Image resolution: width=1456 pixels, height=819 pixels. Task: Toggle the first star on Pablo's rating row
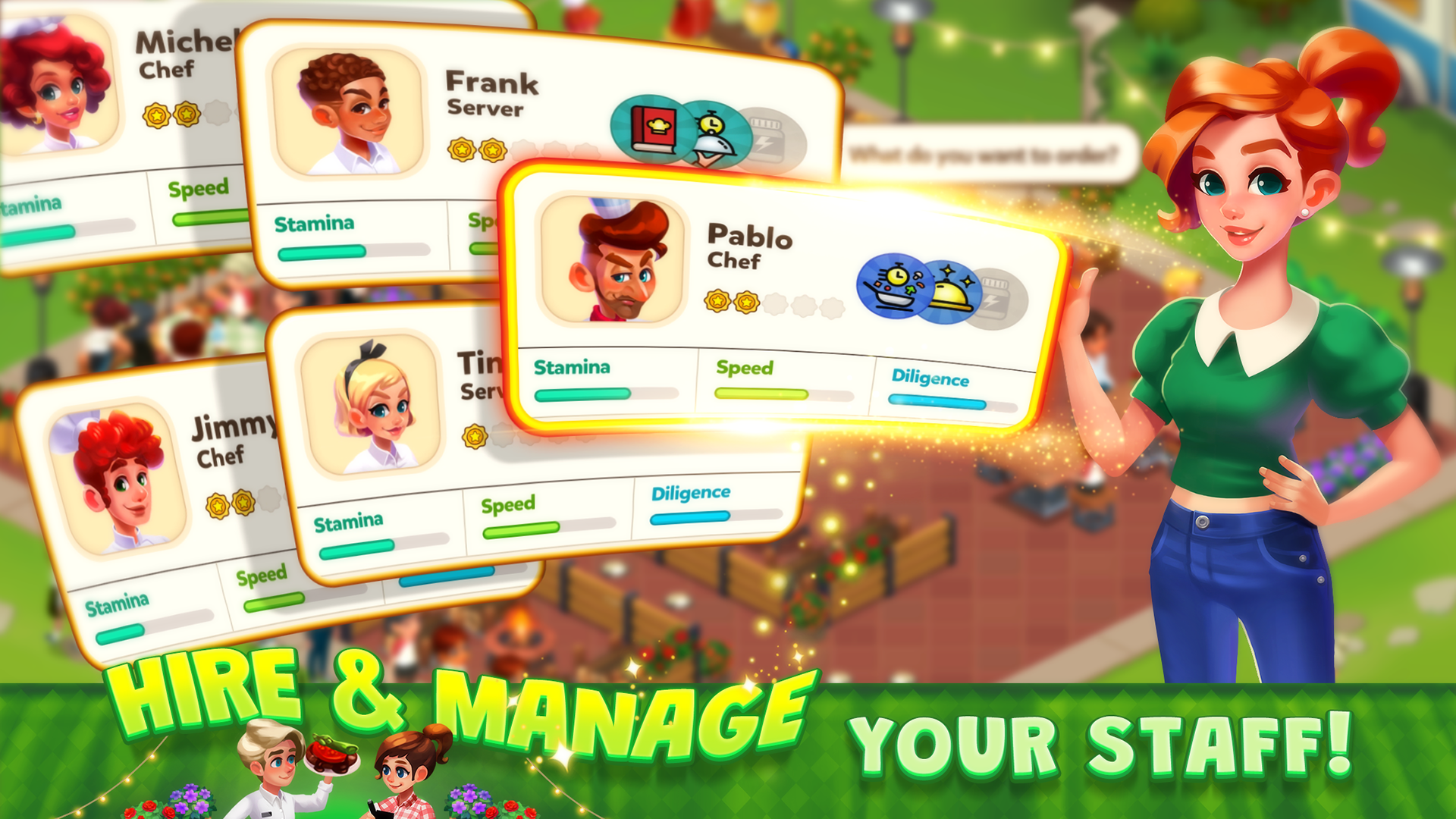pos(716,302)
